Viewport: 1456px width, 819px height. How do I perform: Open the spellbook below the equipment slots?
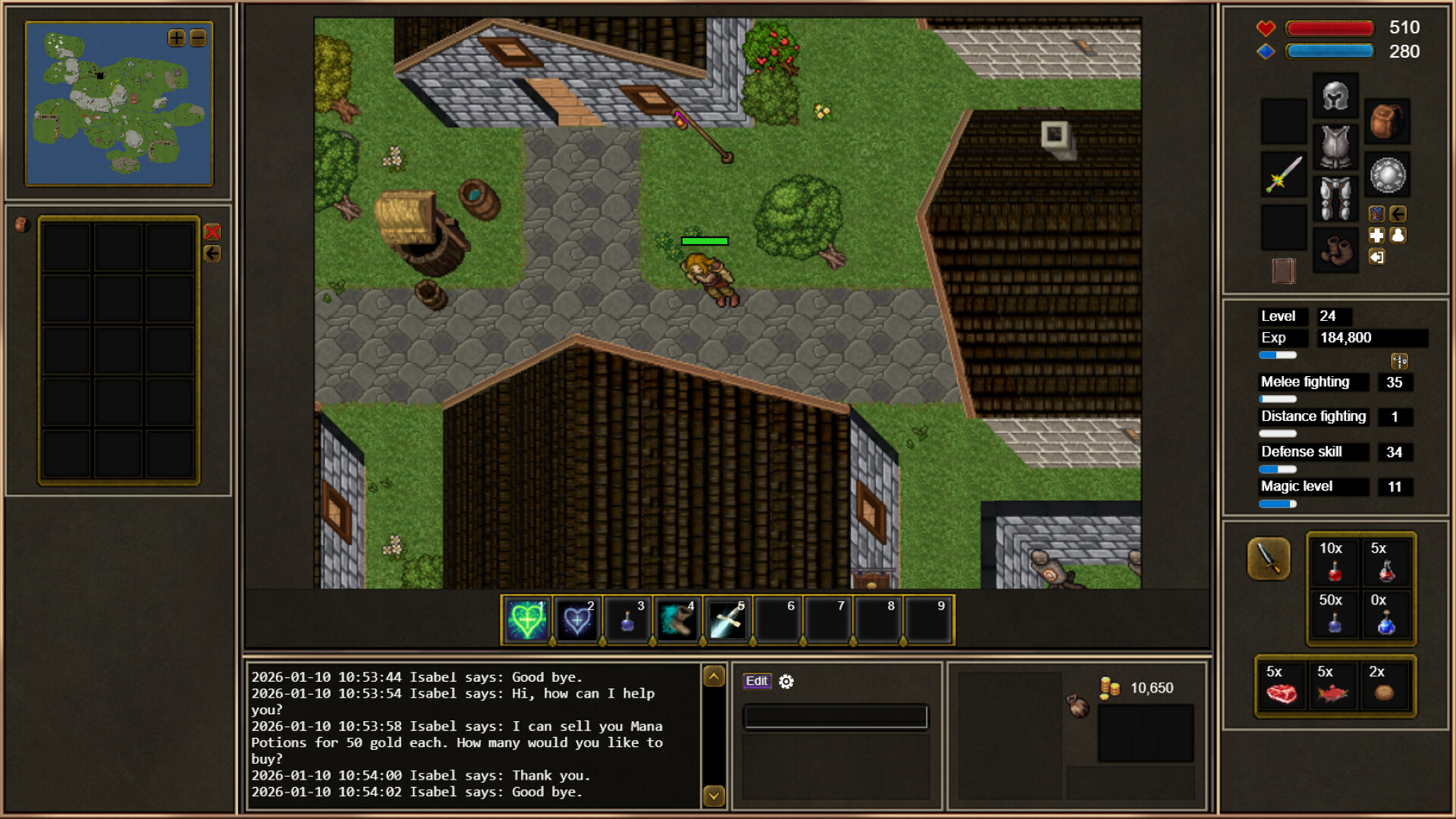click(1282, 270)
